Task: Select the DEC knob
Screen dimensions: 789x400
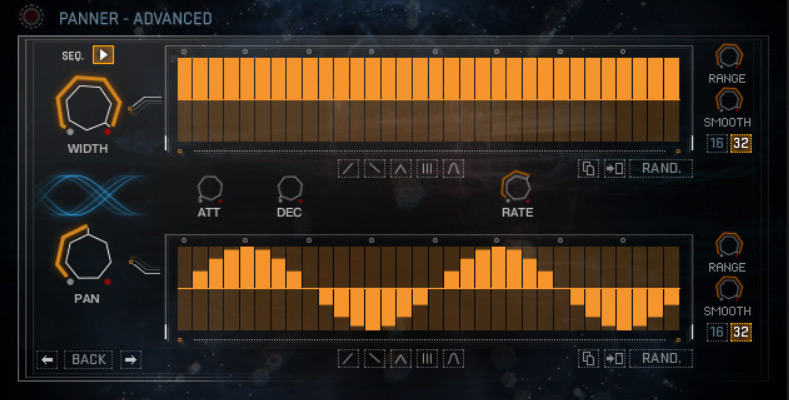Action: [x=289, y=188]
